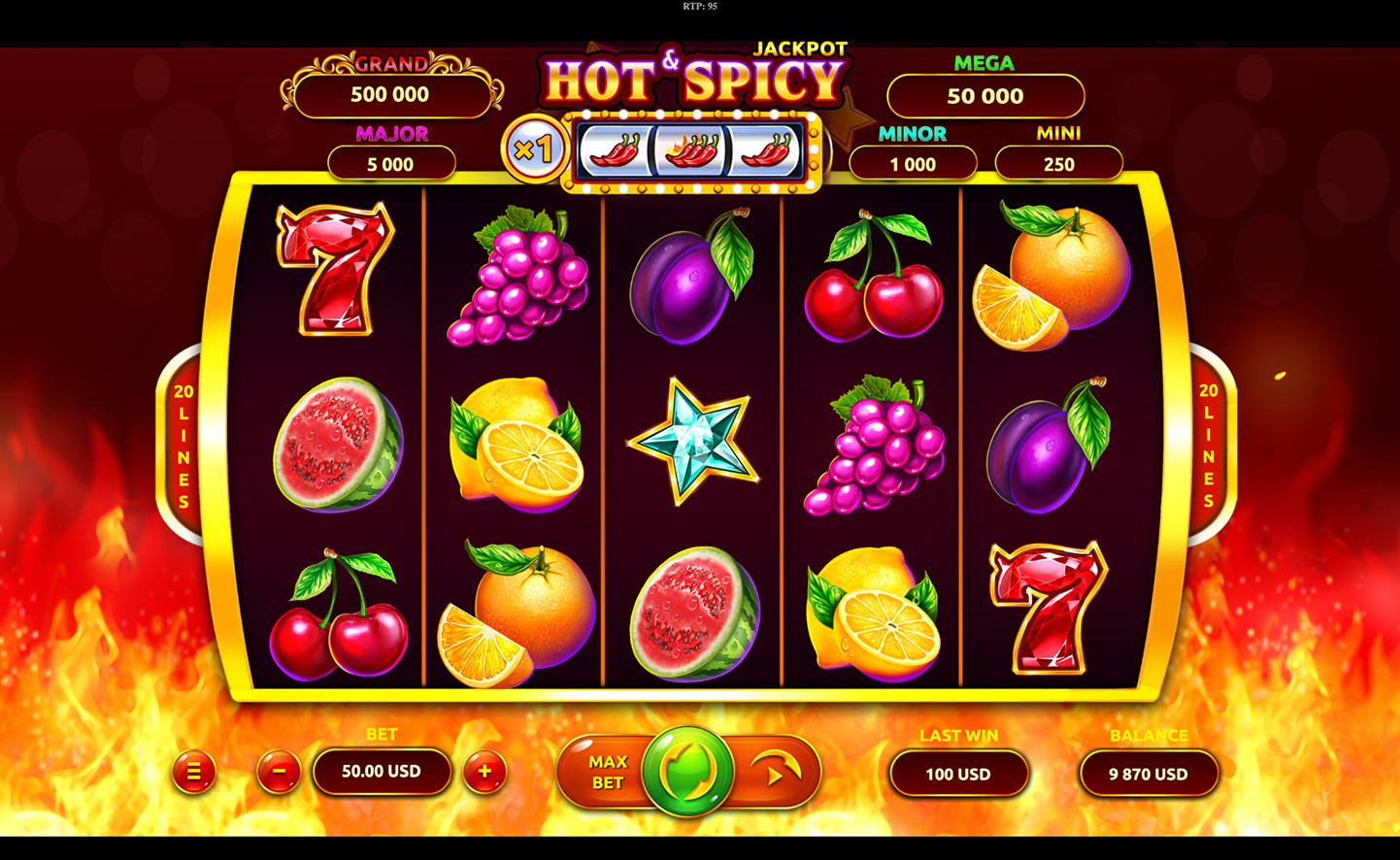Click the LAST WIN 100 USD display
The width and height of the screenshot is (1400, 860).
[x=958, y=774]
